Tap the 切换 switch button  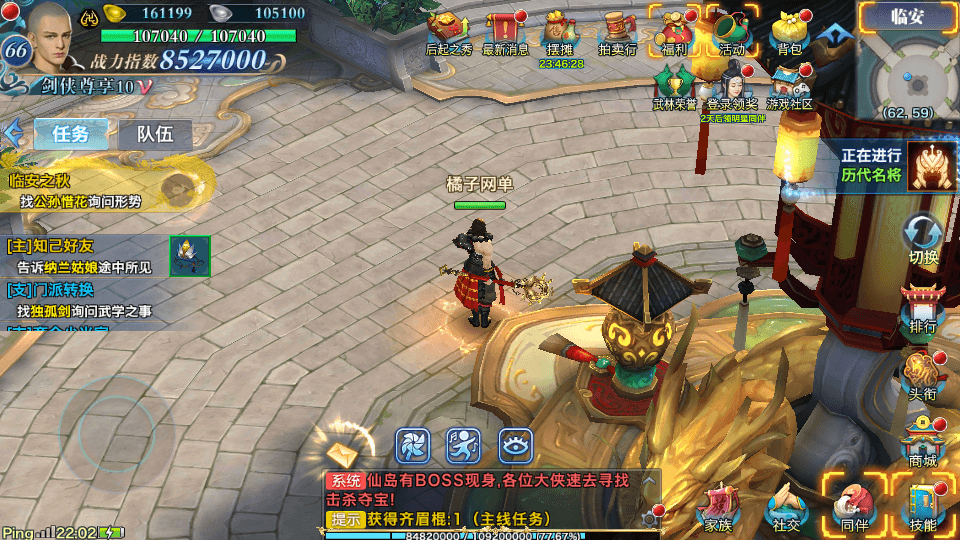pyautogui.click(x=923, y=240)
